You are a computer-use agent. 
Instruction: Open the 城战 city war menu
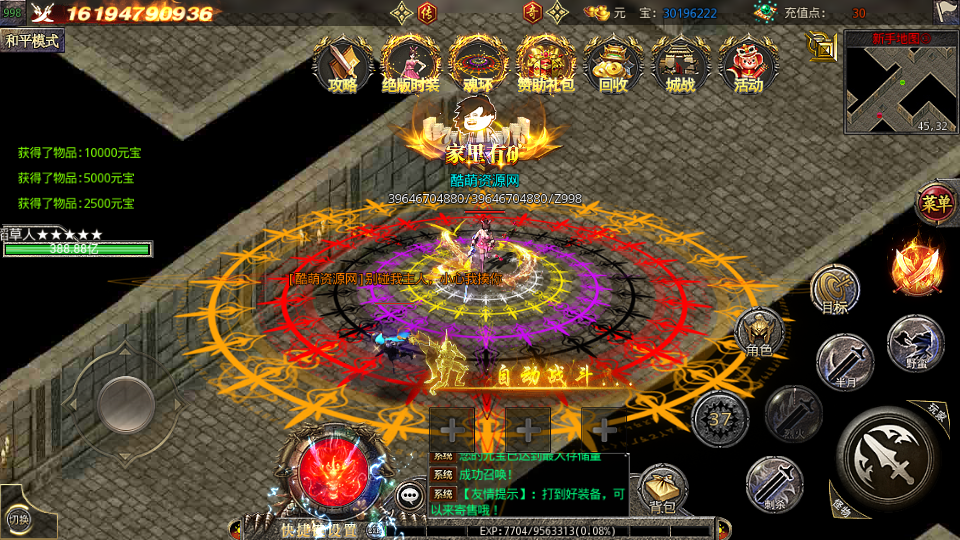point(680,63)
